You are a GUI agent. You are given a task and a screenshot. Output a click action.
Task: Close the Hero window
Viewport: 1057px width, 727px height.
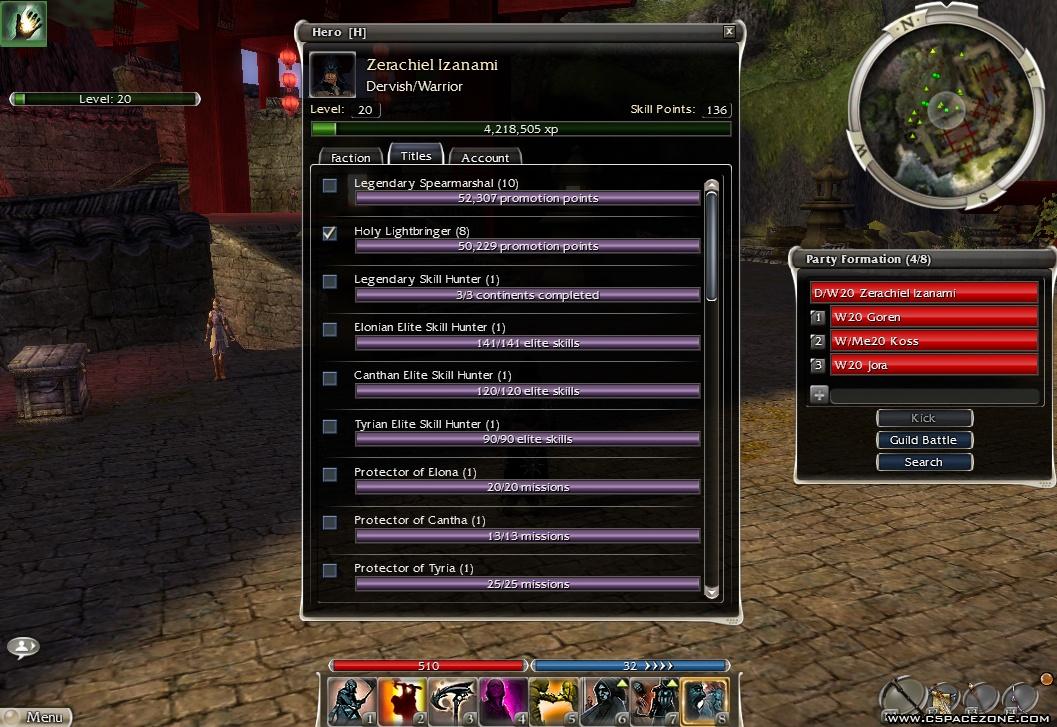[729, 32]
